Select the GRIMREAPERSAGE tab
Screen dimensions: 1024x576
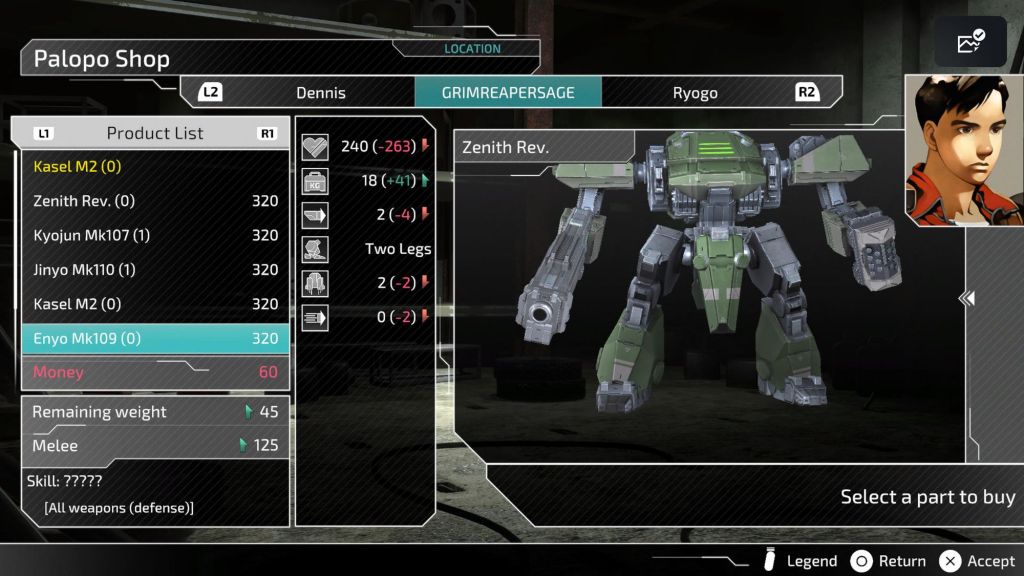508,93
